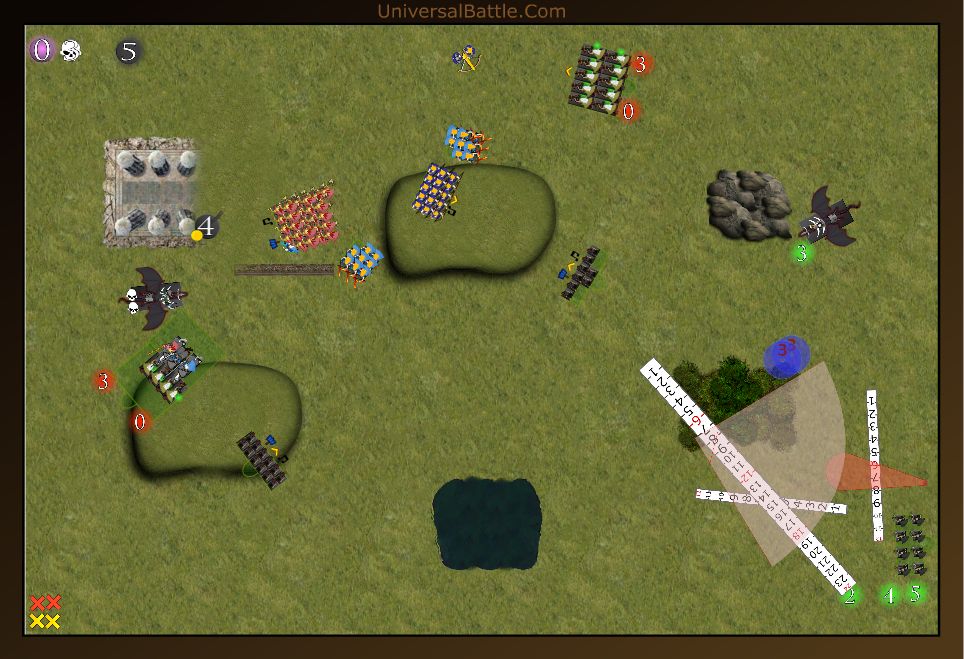
Task: Select the green 3 counter near the rocks
Action: [801, 253]
